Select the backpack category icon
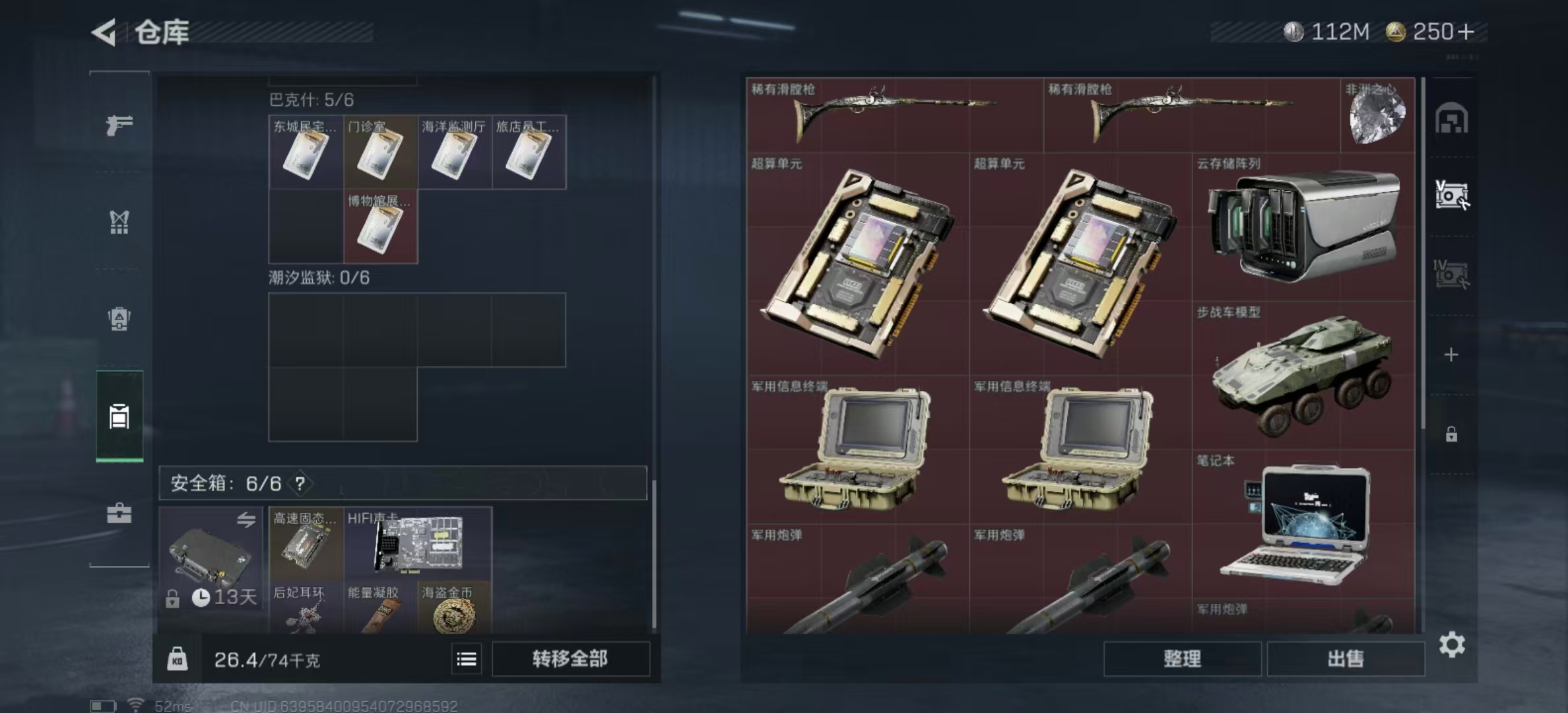 pos(119,317)
